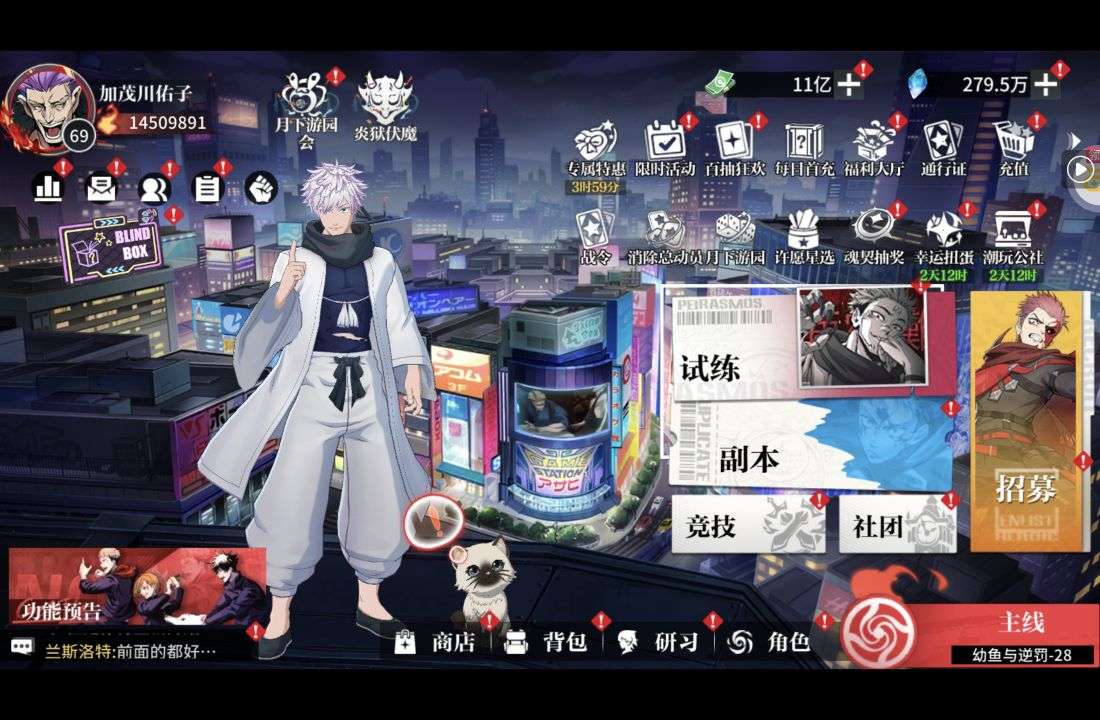Viewport: 1100px width, 720px height.
Task: Enter the 试练 trial mode
Action: coord(735,355)
